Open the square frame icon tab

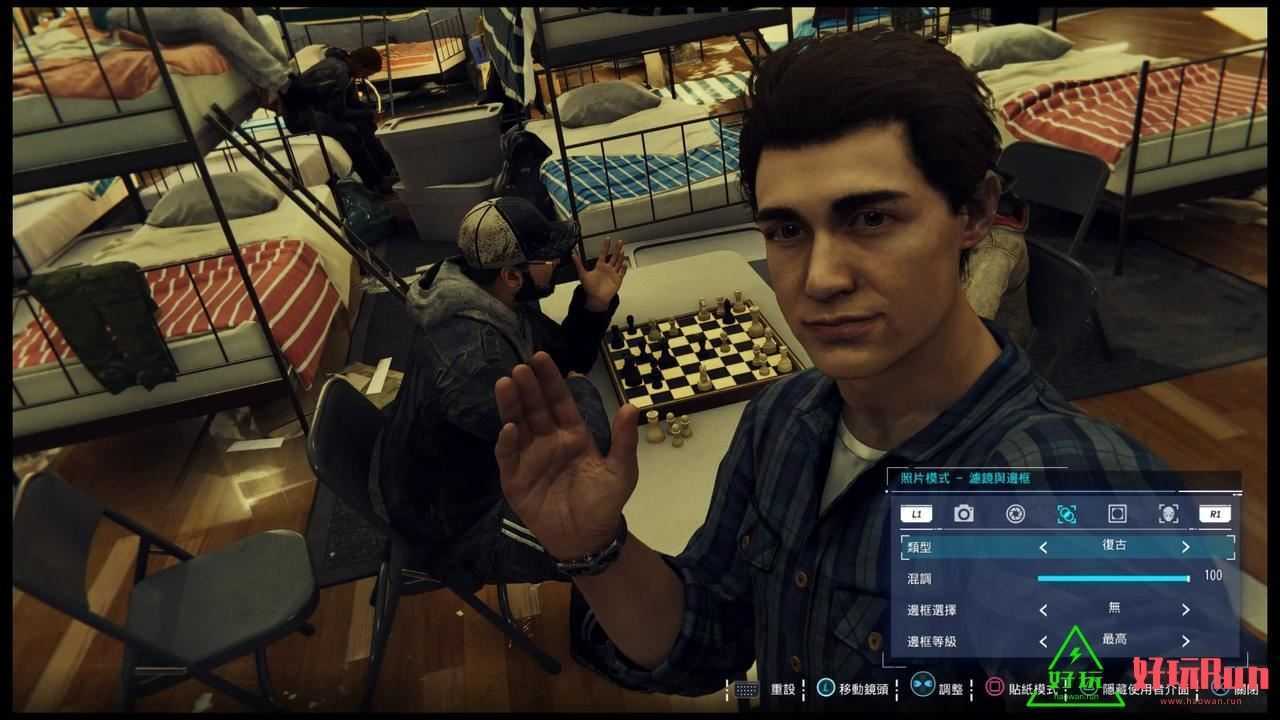pyautogui.click(x=1117, y=514)
